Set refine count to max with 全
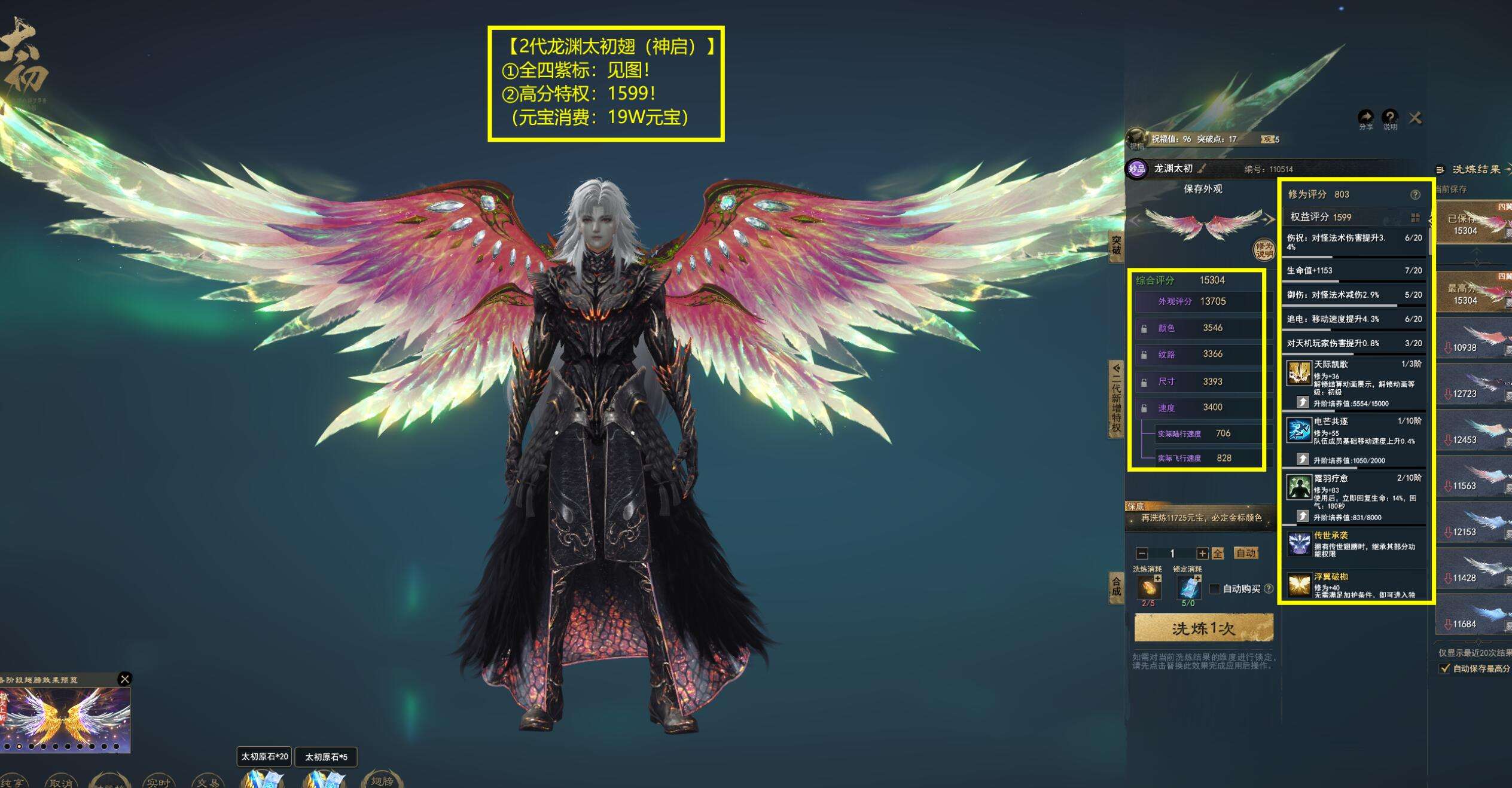The width and height of the screenshot is (1512, 788). 1218,554
